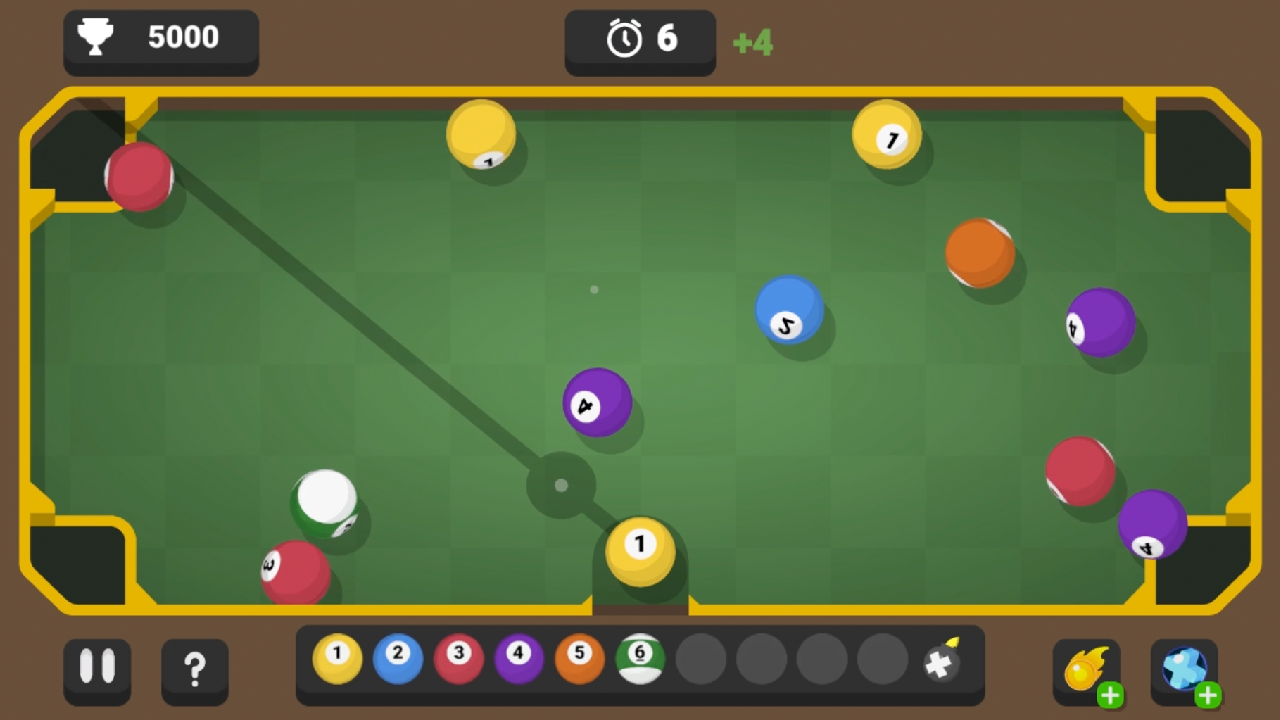
Task: Pause the game
Action: click(x=97, y=670)
